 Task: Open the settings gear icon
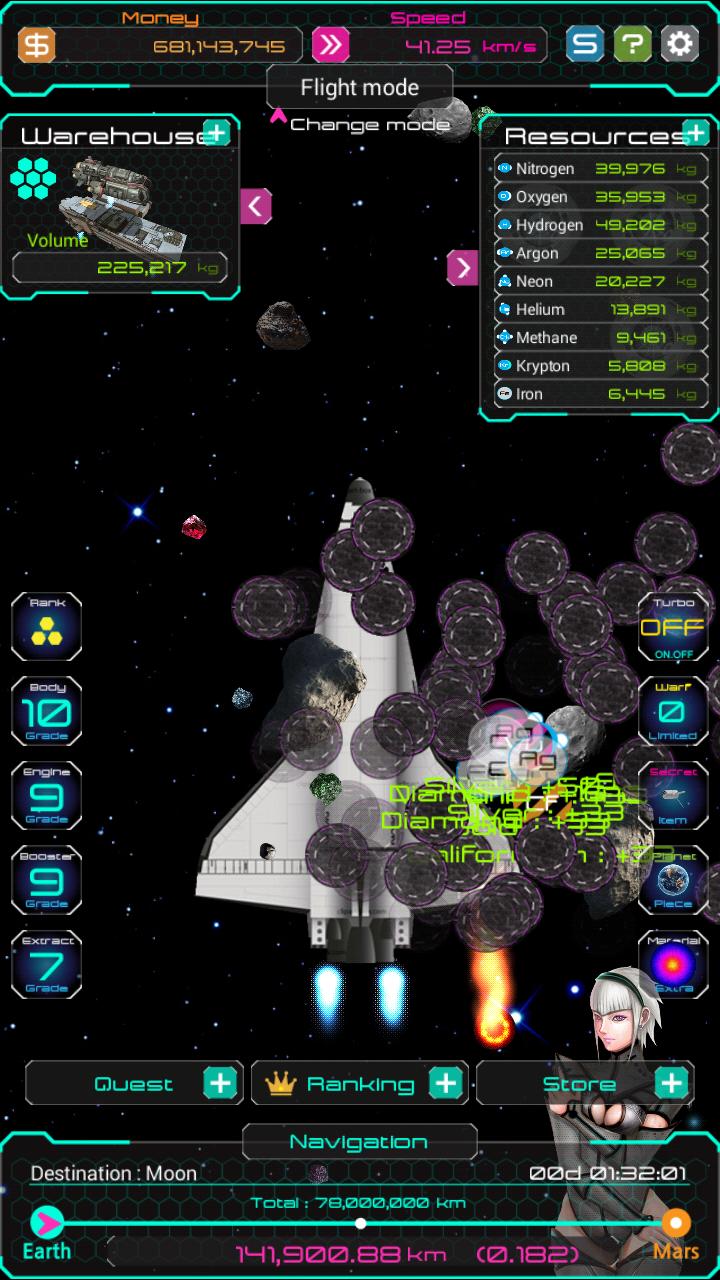(680, 44)
